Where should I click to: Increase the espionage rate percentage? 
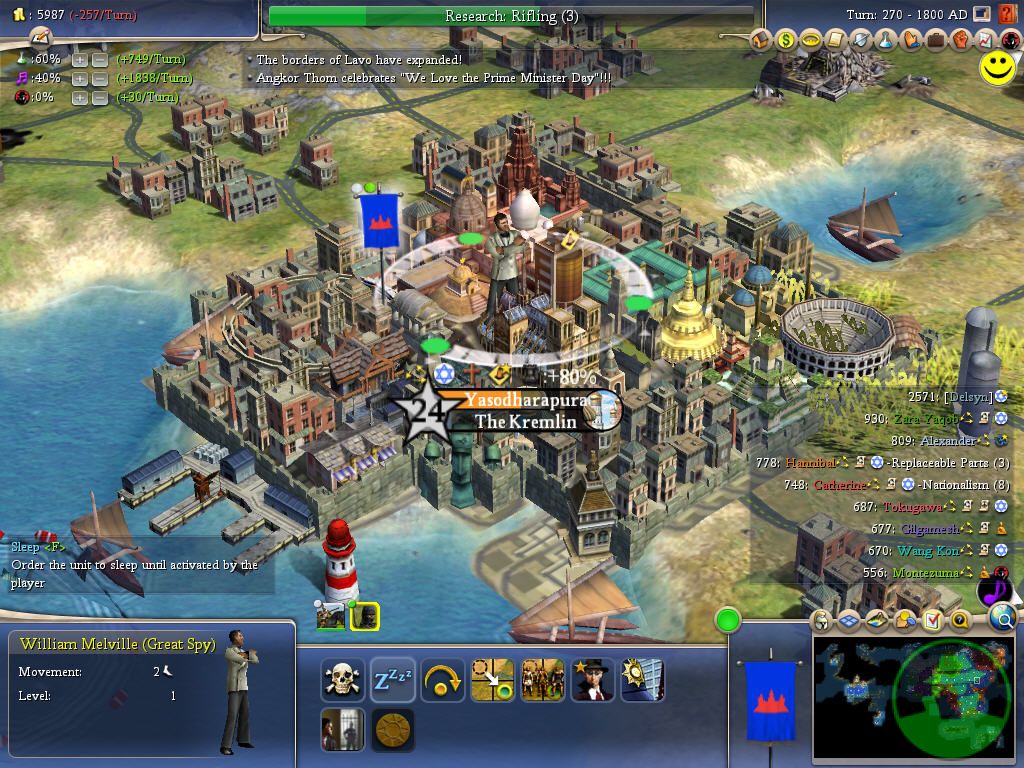(79, 97)
